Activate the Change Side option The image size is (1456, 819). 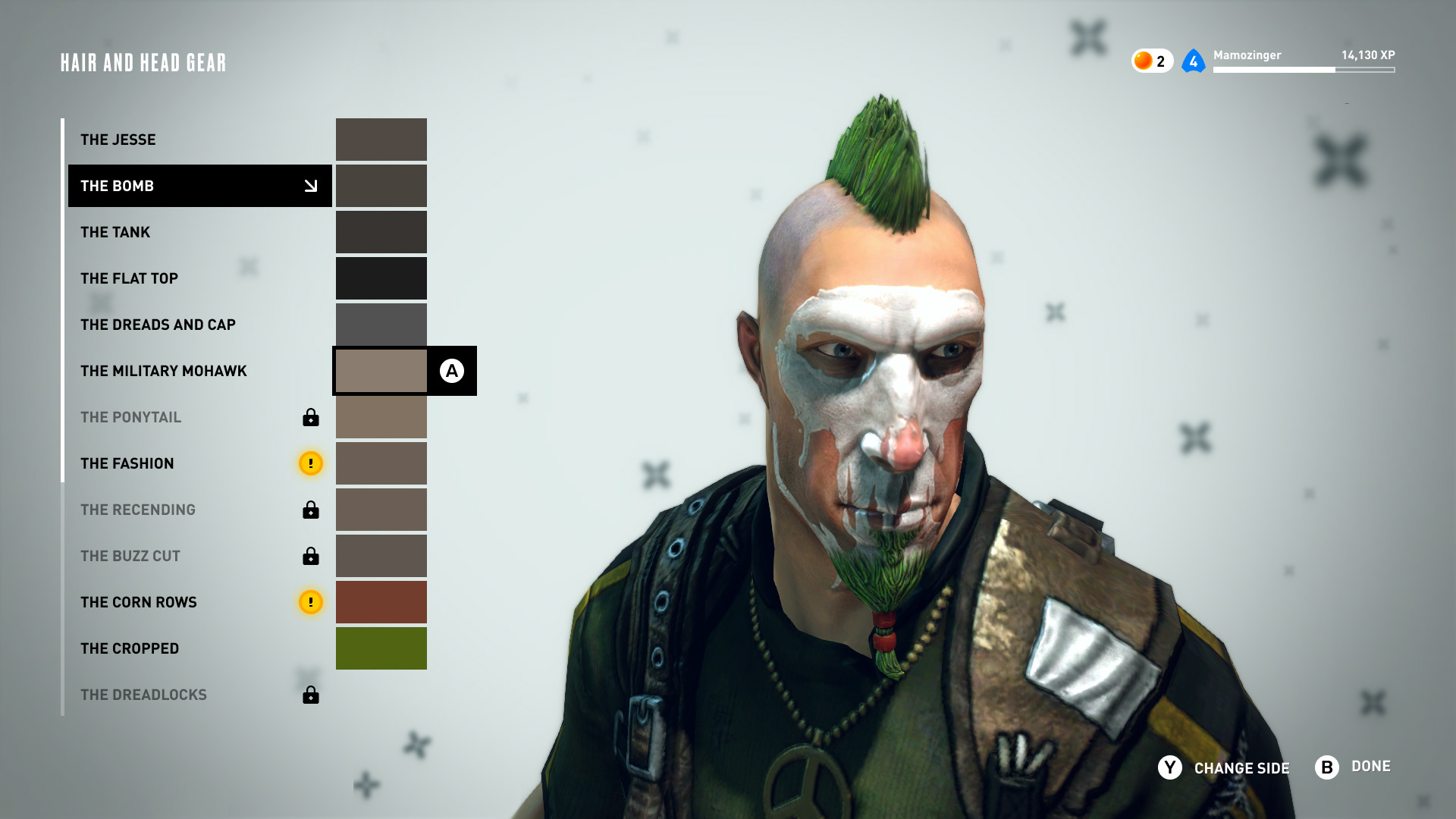pos(1224,768)
